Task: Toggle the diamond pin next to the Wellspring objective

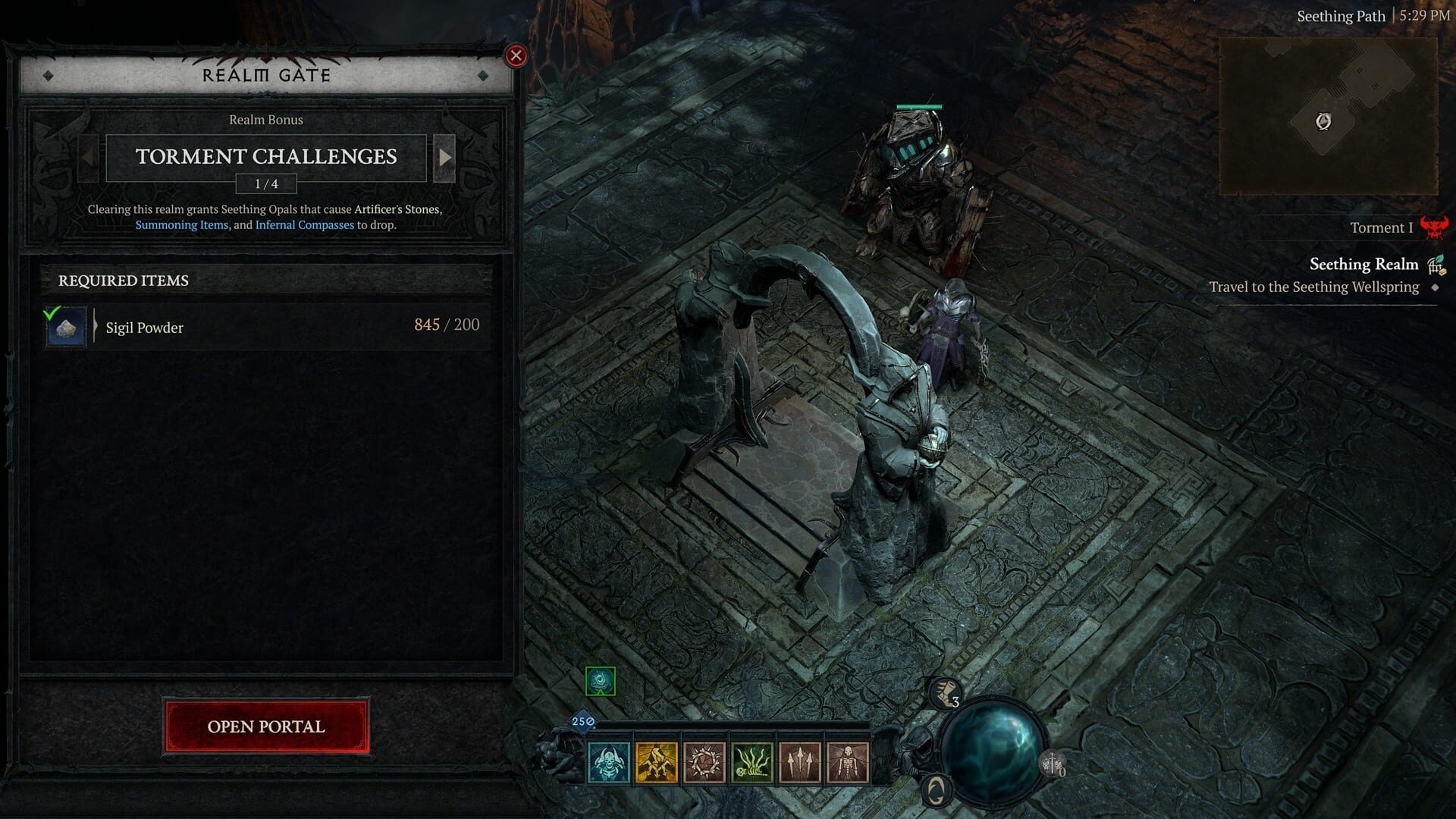Action: coord(1434,287)
